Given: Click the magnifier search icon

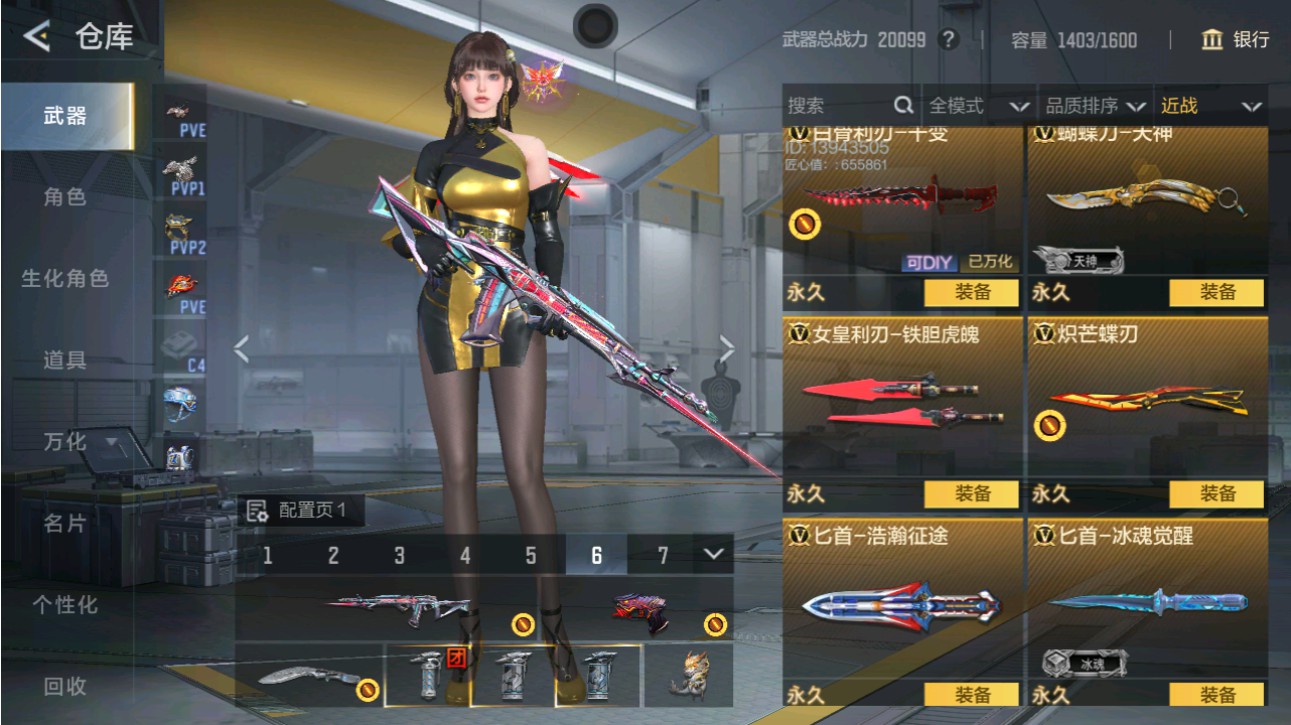Looking at the screenshot, I should pyautogui.click(x=903, y=104).
